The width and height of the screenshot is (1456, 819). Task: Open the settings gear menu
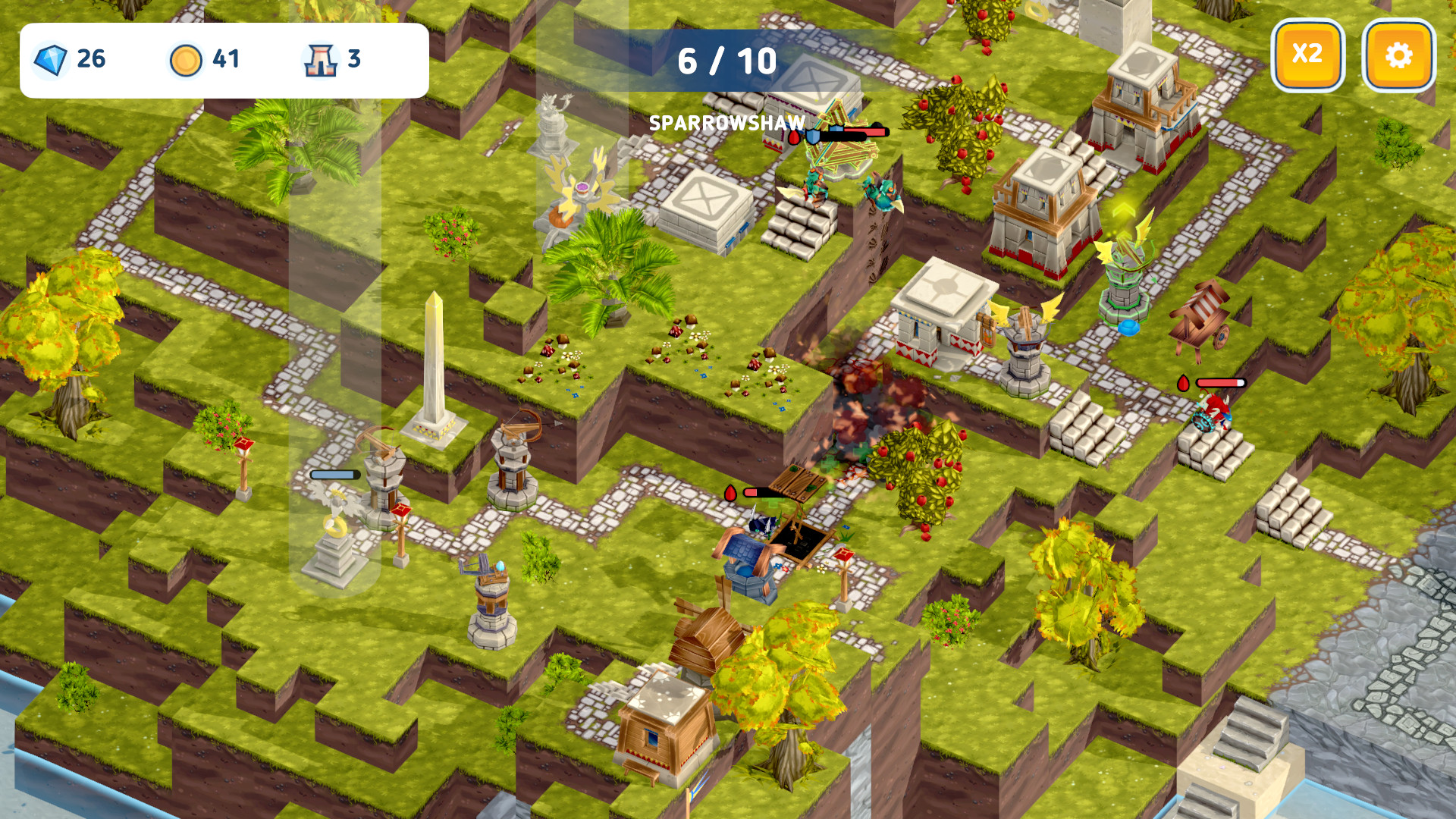point(1398,54)
